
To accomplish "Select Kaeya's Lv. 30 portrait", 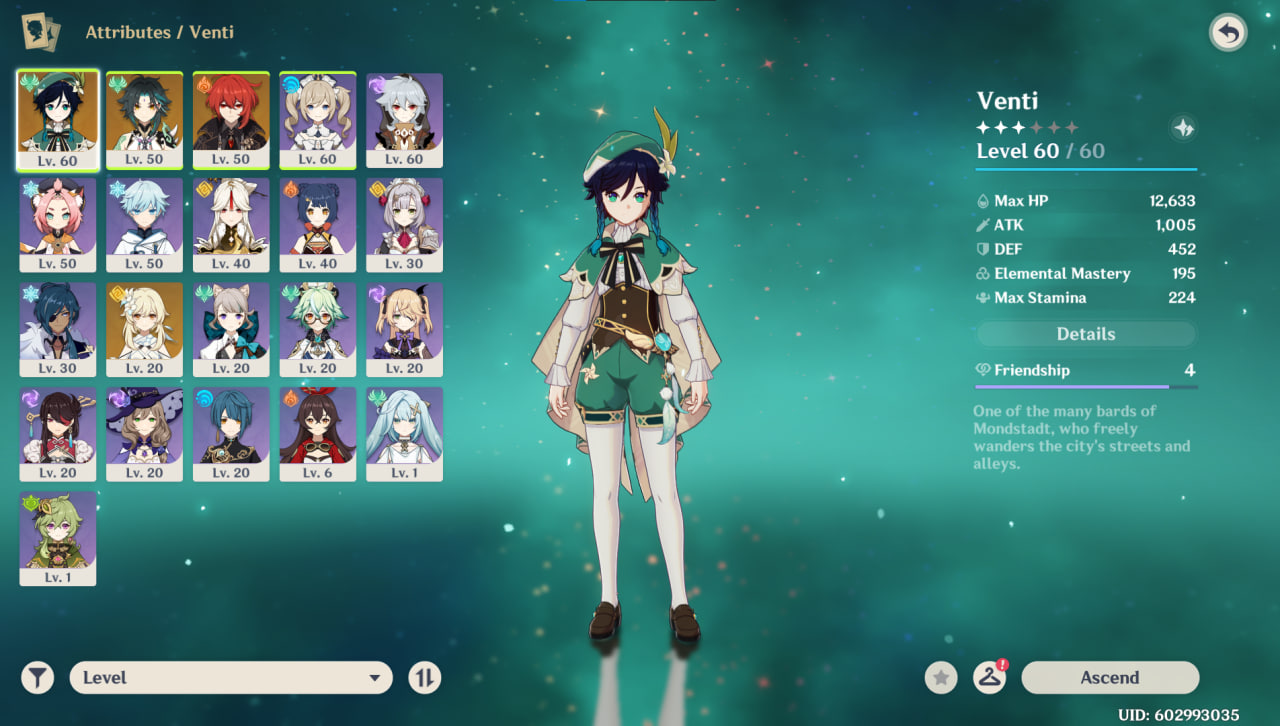I will [58, 328].
